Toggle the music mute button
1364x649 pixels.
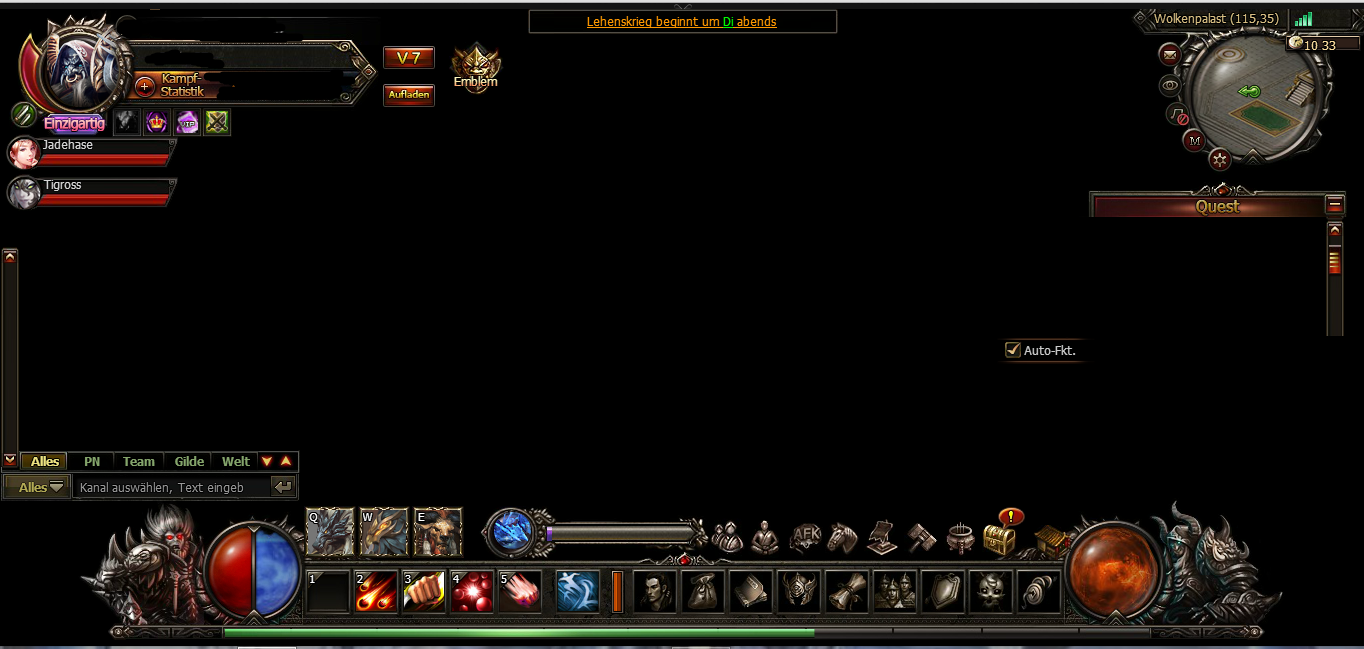[1178, 115]
